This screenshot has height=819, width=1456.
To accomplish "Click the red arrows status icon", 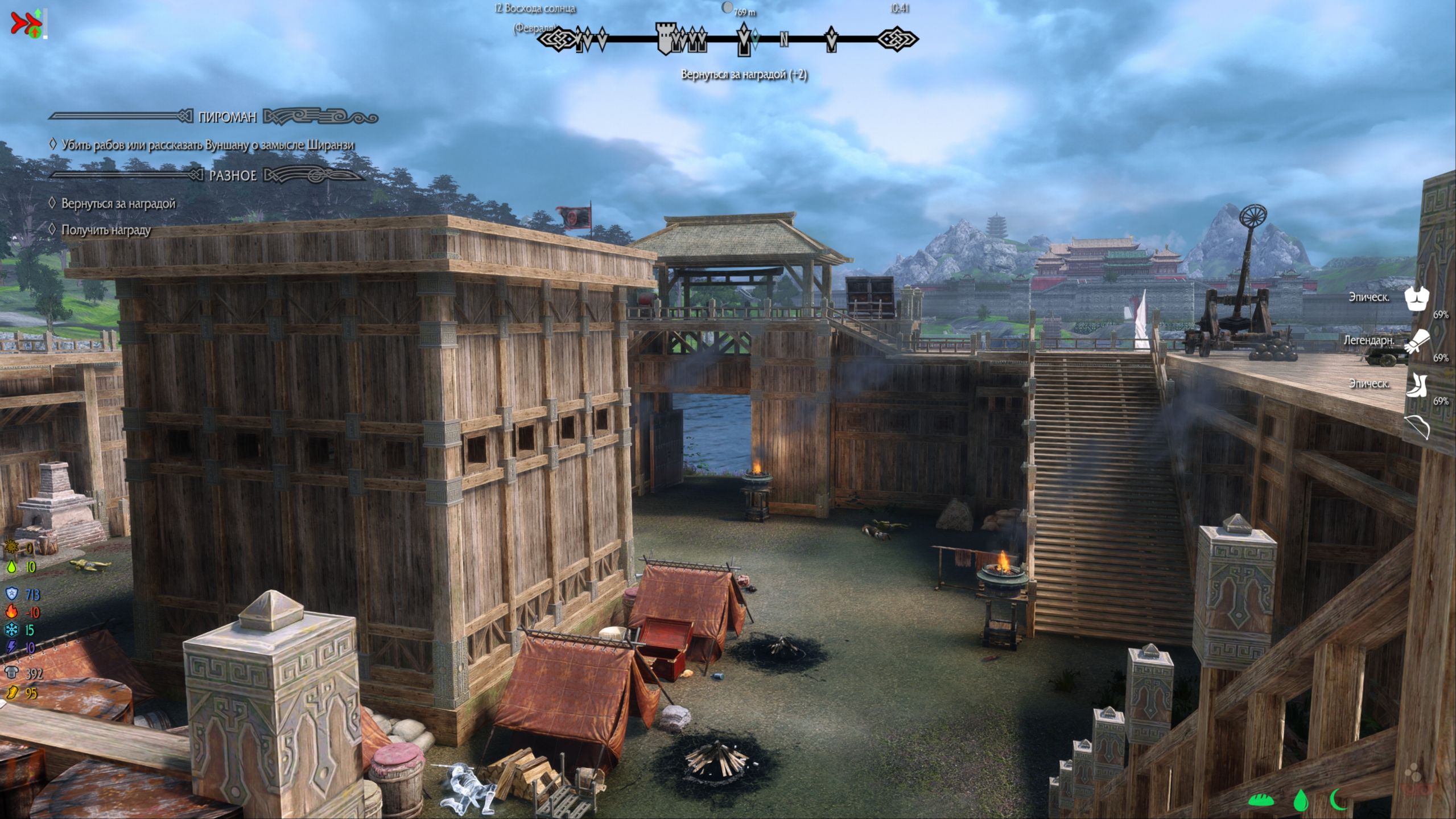I will click(22, 24).
